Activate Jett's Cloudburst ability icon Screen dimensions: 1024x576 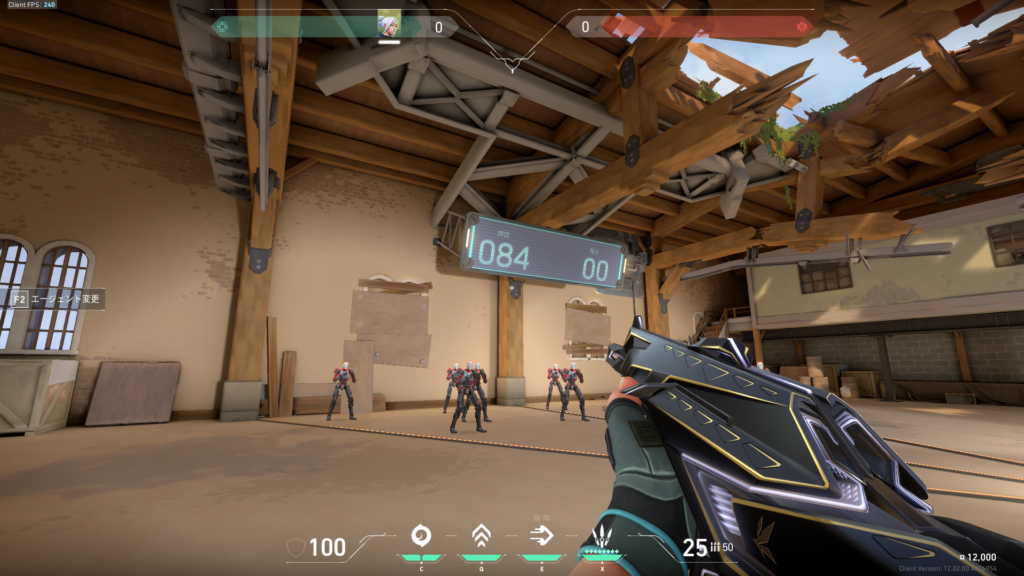coord(421,535)
